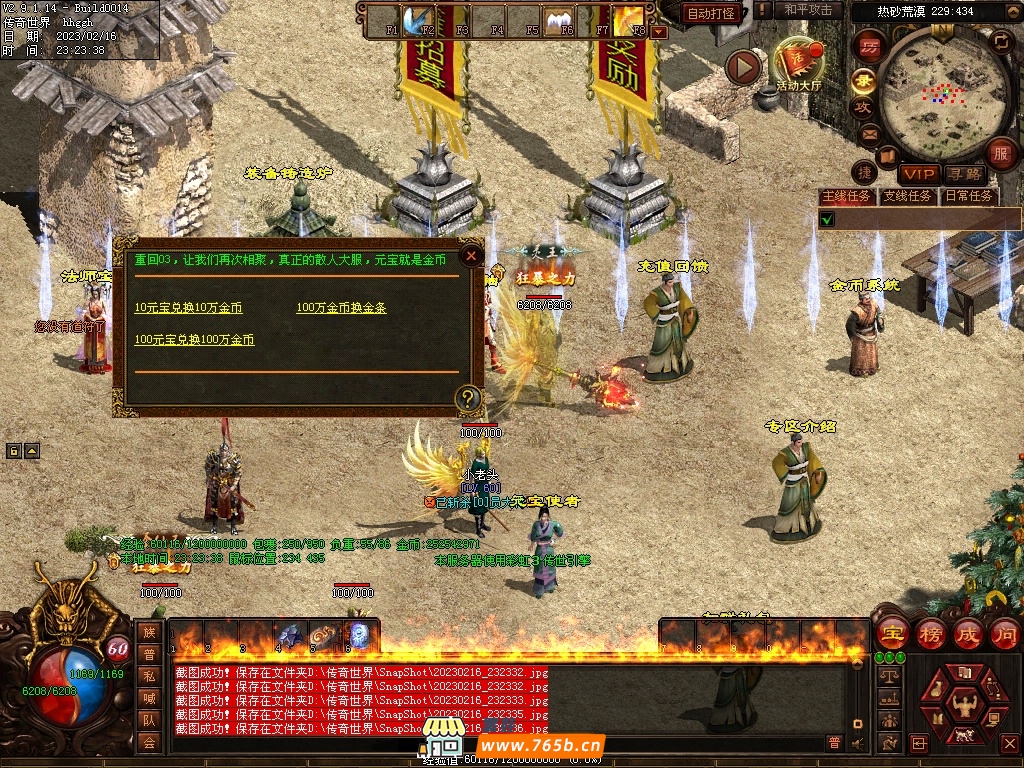Pick the 100元宝兑换100万金币 option
The height and width of the screenshot is (768, 1024).
coord(194,340)
